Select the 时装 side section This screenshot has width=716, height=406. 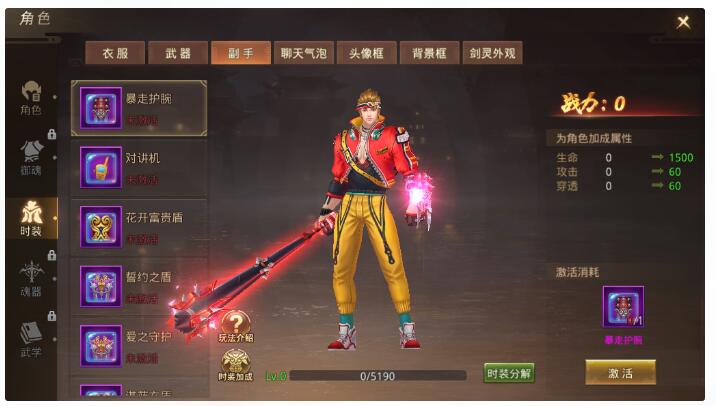pos(31,217)
